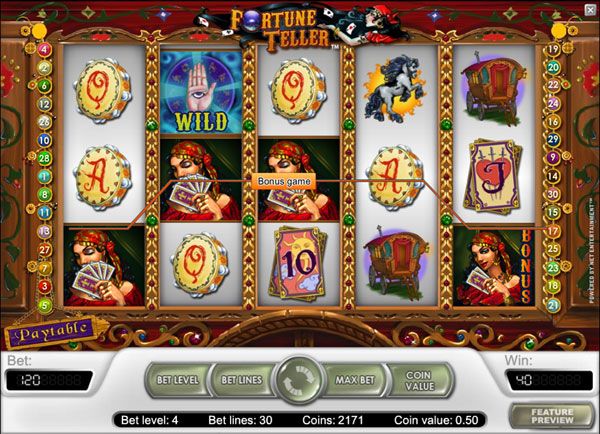Adjust the Bet Lines button
The width and height of the screenshot is (600, 434).
tap(241, 379)
